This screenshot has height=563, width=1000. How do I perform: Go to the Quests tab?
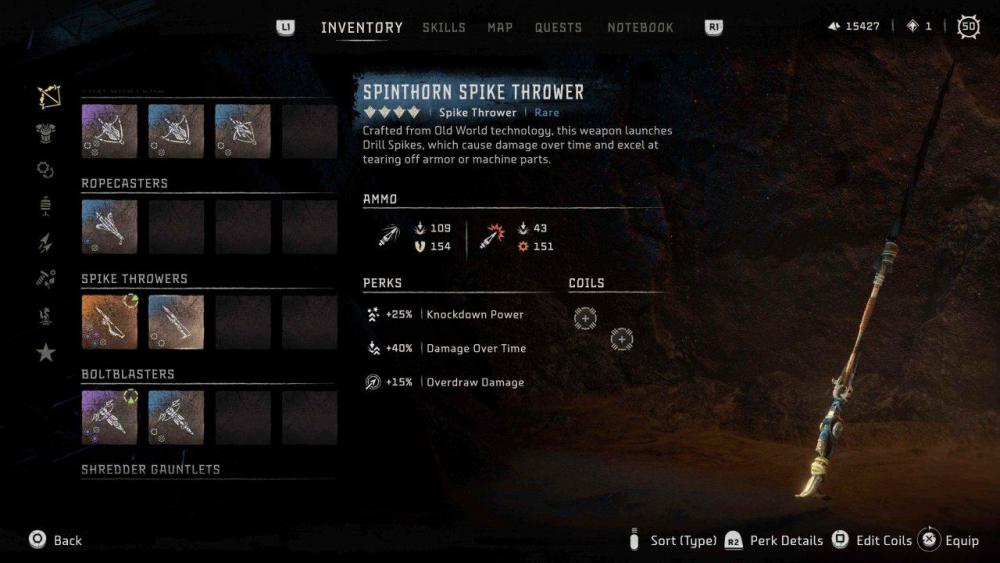pyautogui.click(x=558, y=28)
